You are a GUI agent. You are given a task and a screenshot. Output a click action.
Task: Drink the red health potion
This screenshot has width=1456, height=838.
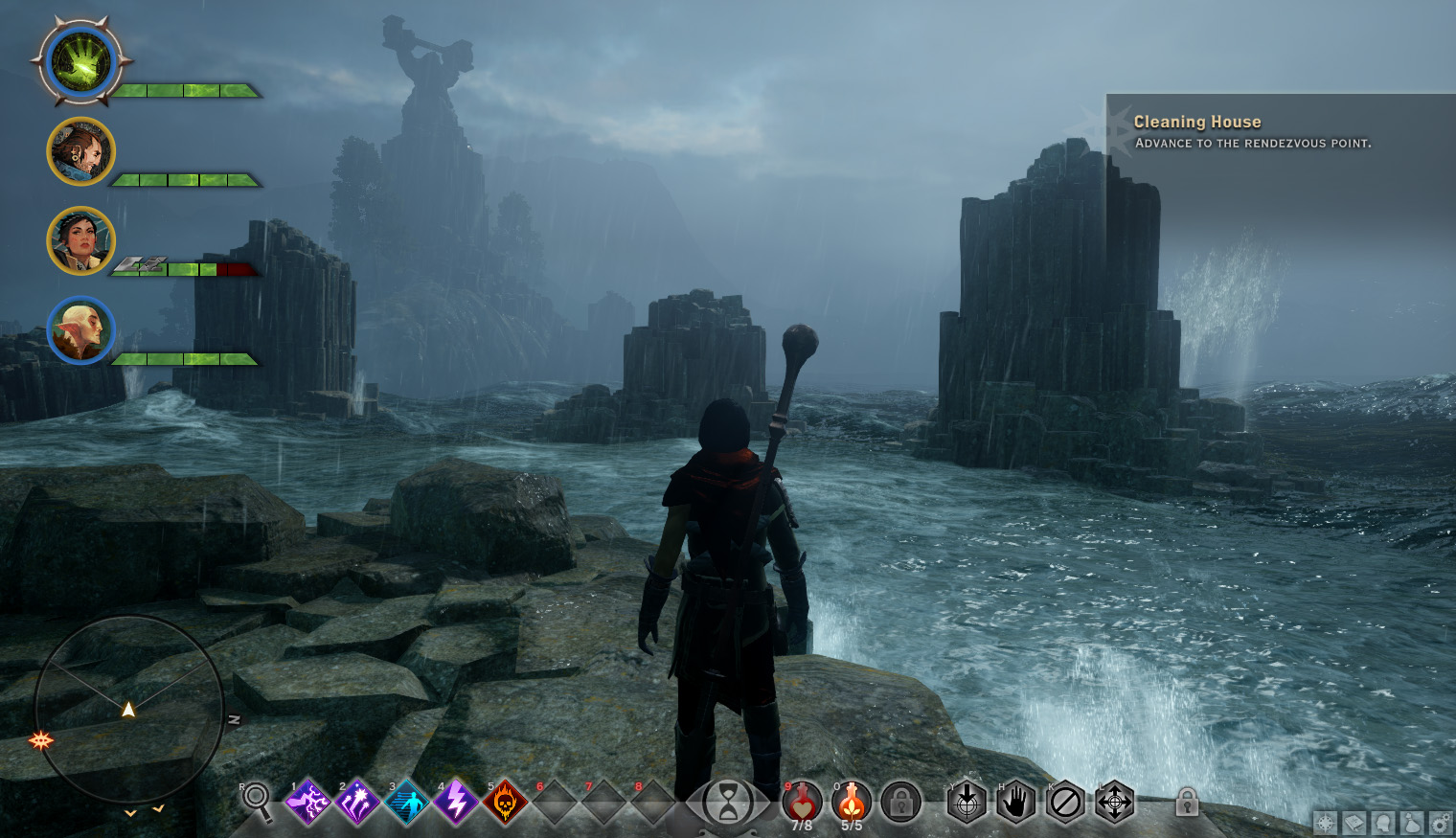[802, 802]
